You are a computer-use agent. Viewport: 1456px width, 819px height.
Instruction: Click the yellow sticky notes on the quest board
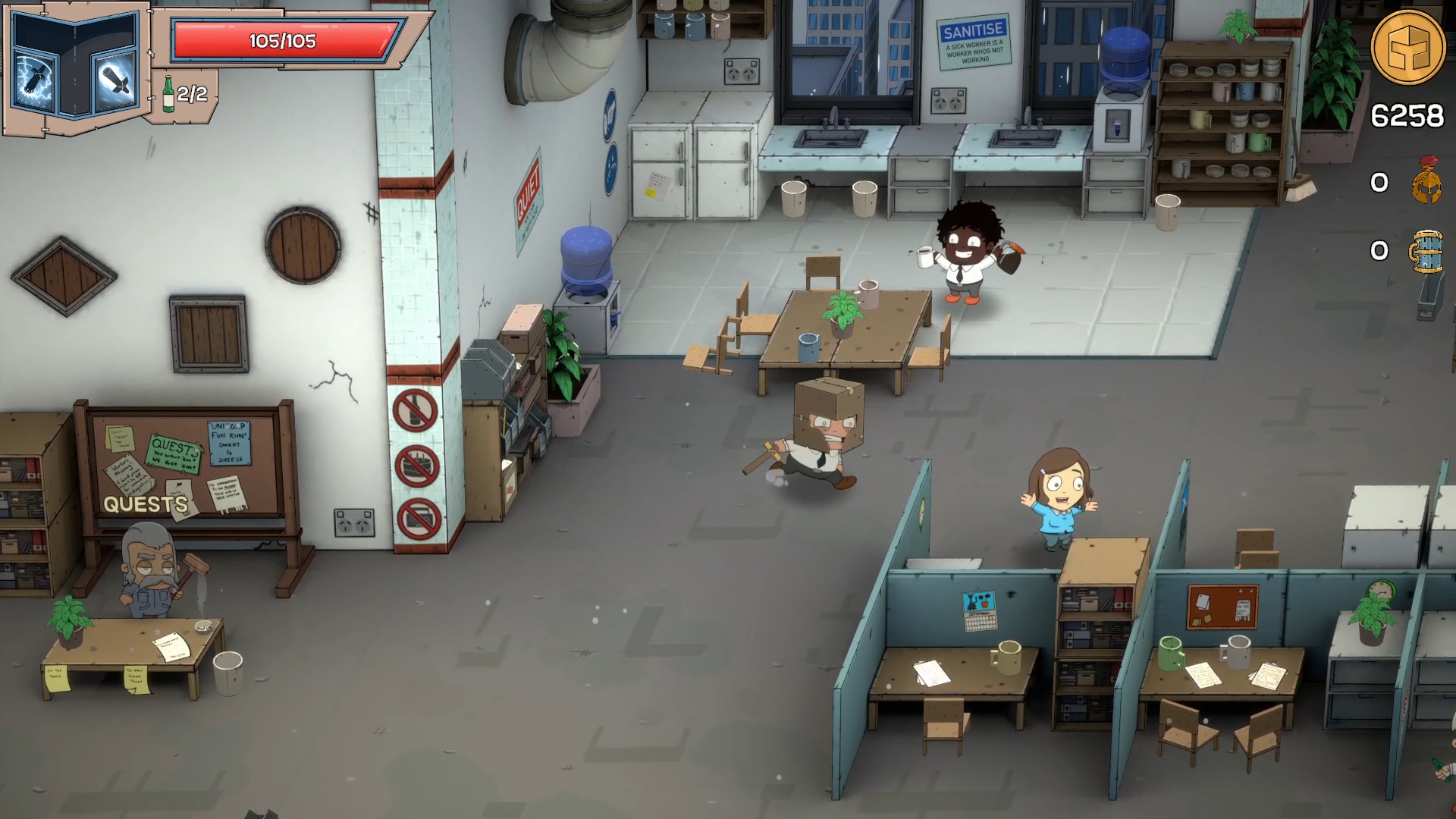pos(119,440)
